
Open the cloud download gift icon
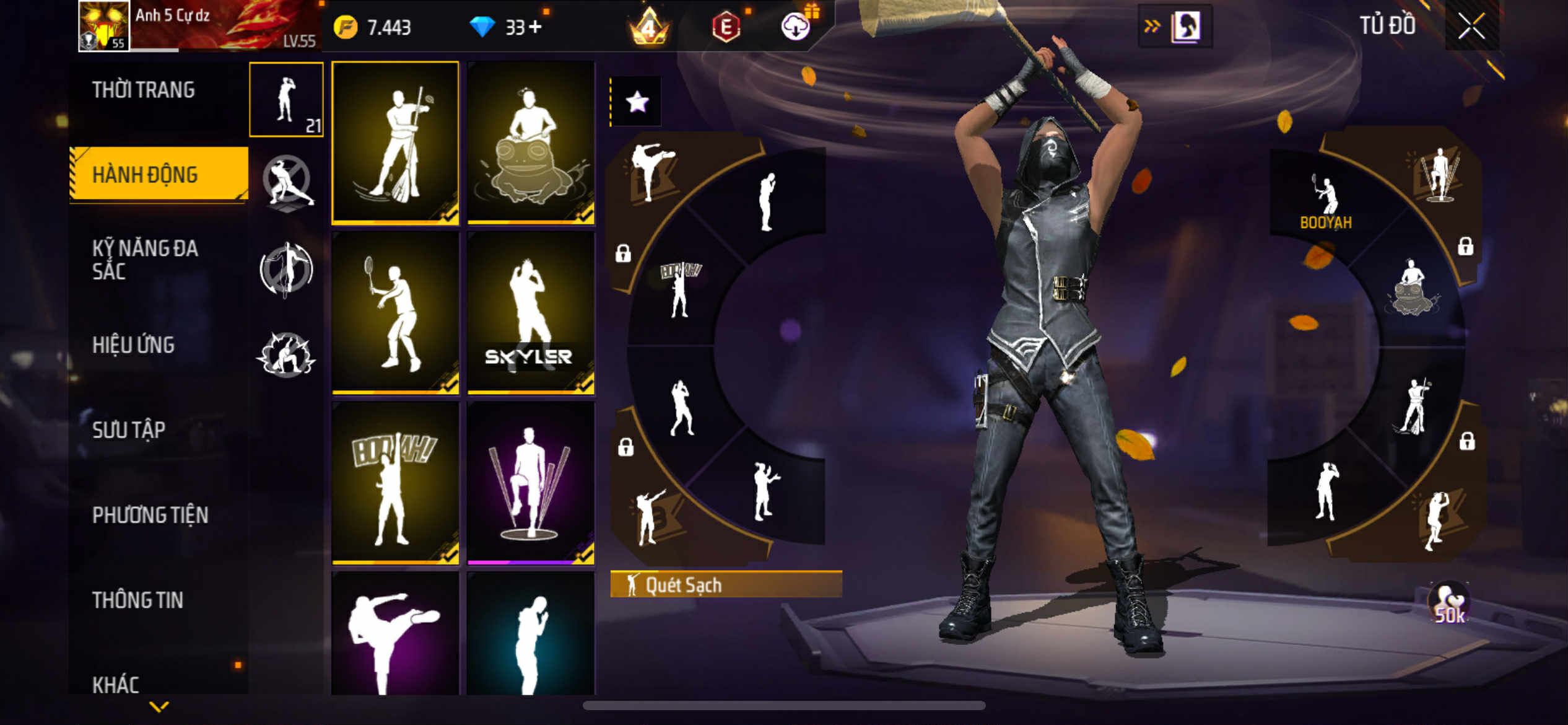click(x=796, y=26)
